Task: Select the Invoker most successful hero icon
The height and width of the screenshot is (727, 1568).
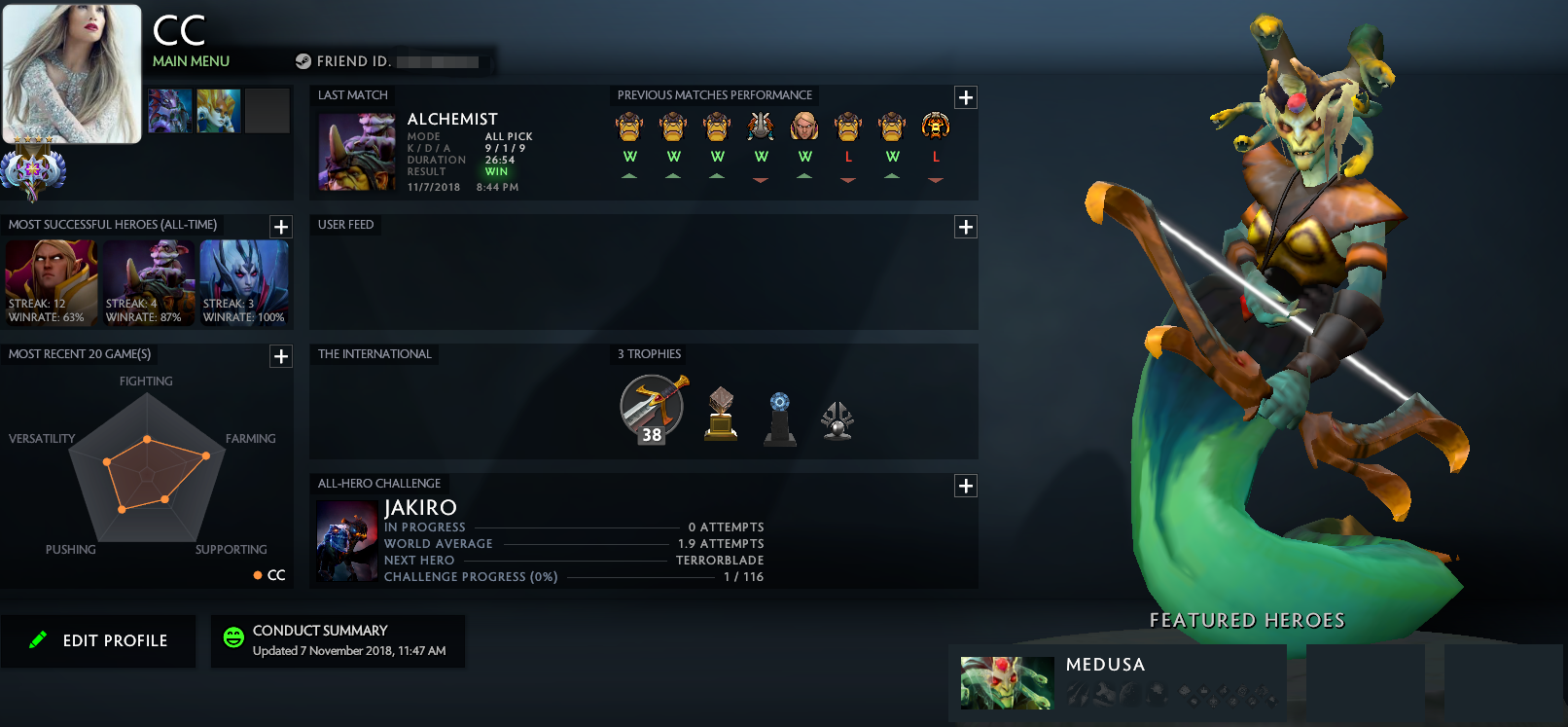Action: (x=50, y=282)
